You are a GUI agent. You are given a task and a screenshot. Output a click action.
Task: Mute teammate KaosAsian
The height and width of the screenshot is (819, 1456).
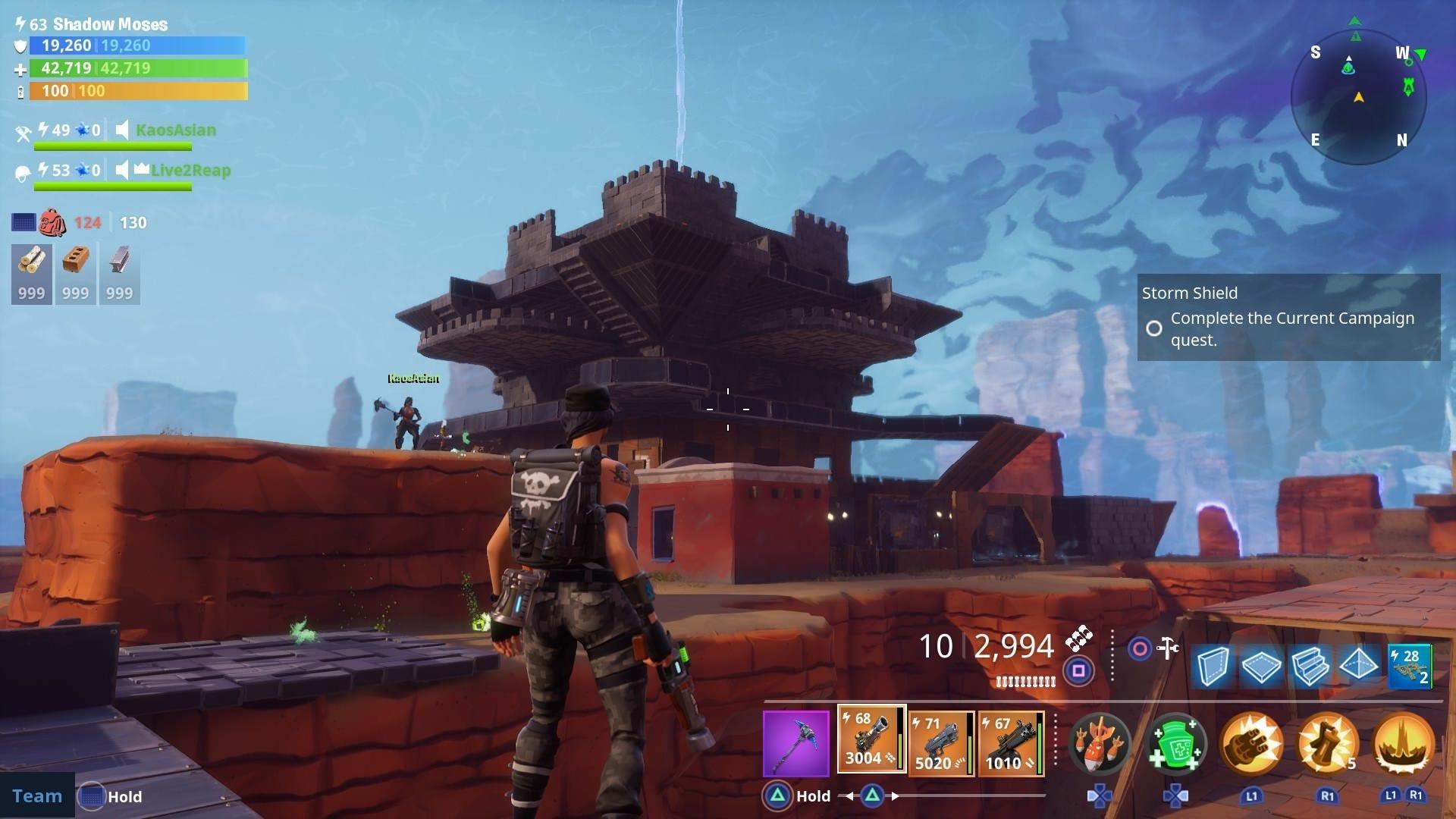pos(121,130)
